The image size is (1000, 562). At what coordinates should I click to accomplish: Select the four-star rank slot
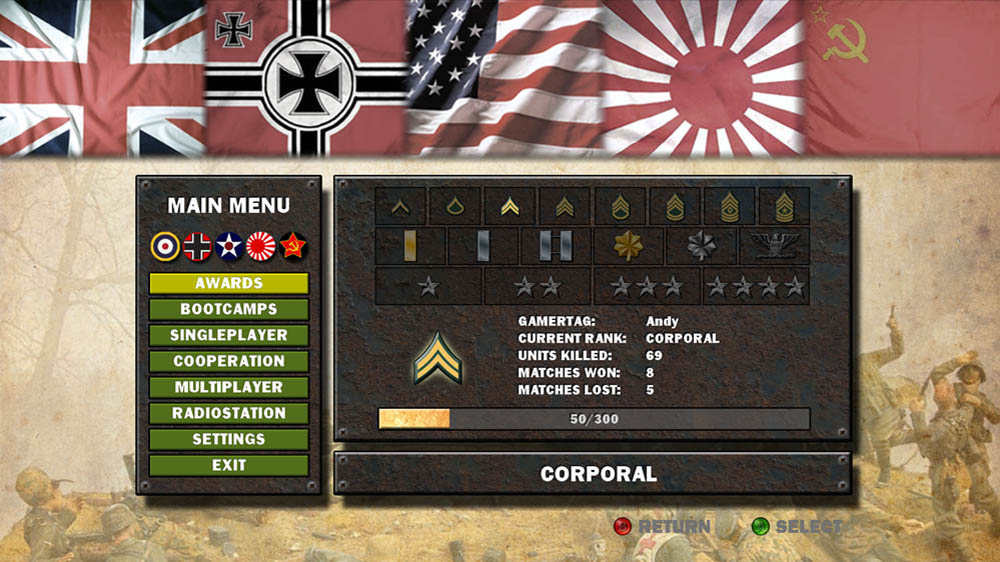click(756, 287)
